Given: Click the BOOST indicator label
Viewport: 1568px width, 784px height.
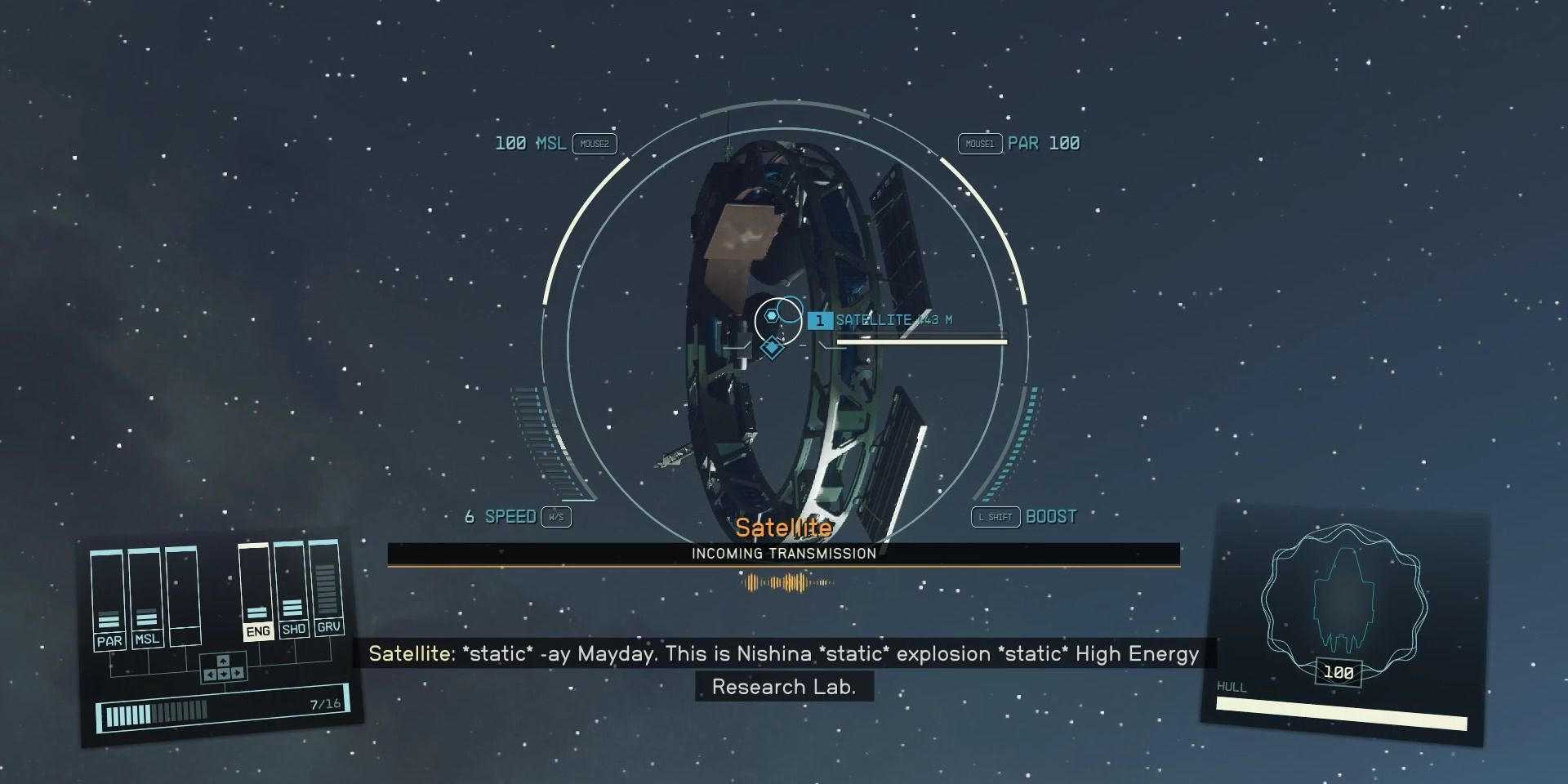Looking at the screenshot, I should (x=1051, y=516).
